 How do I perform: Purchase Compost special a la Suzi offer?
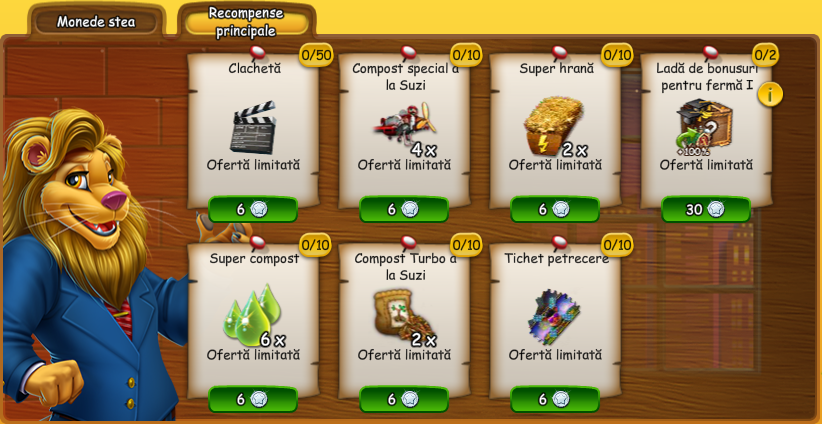403,209
